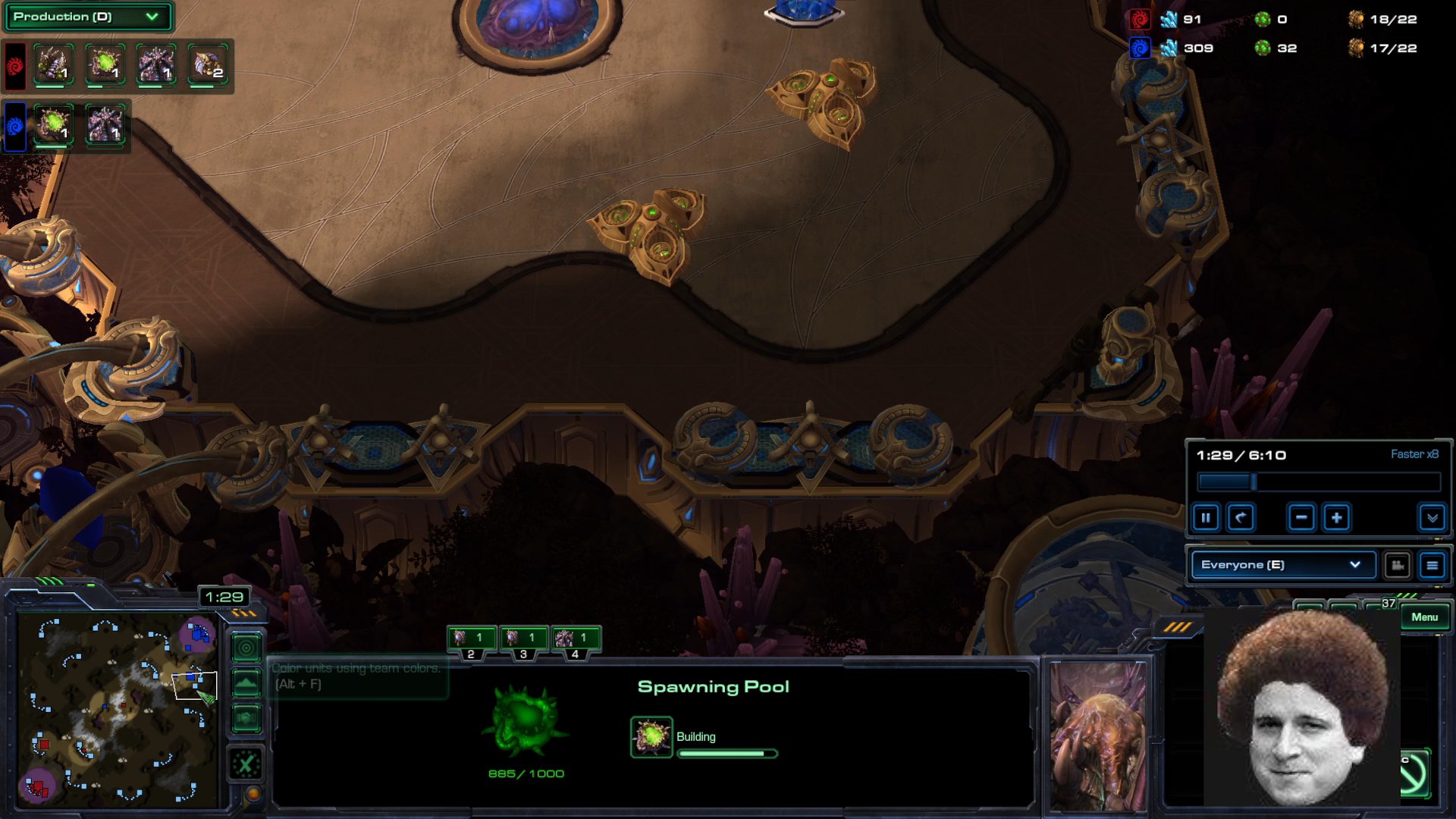Click the replay progress bar to seek
The image size is (1456, 819).
click(x=1318, y=479)
